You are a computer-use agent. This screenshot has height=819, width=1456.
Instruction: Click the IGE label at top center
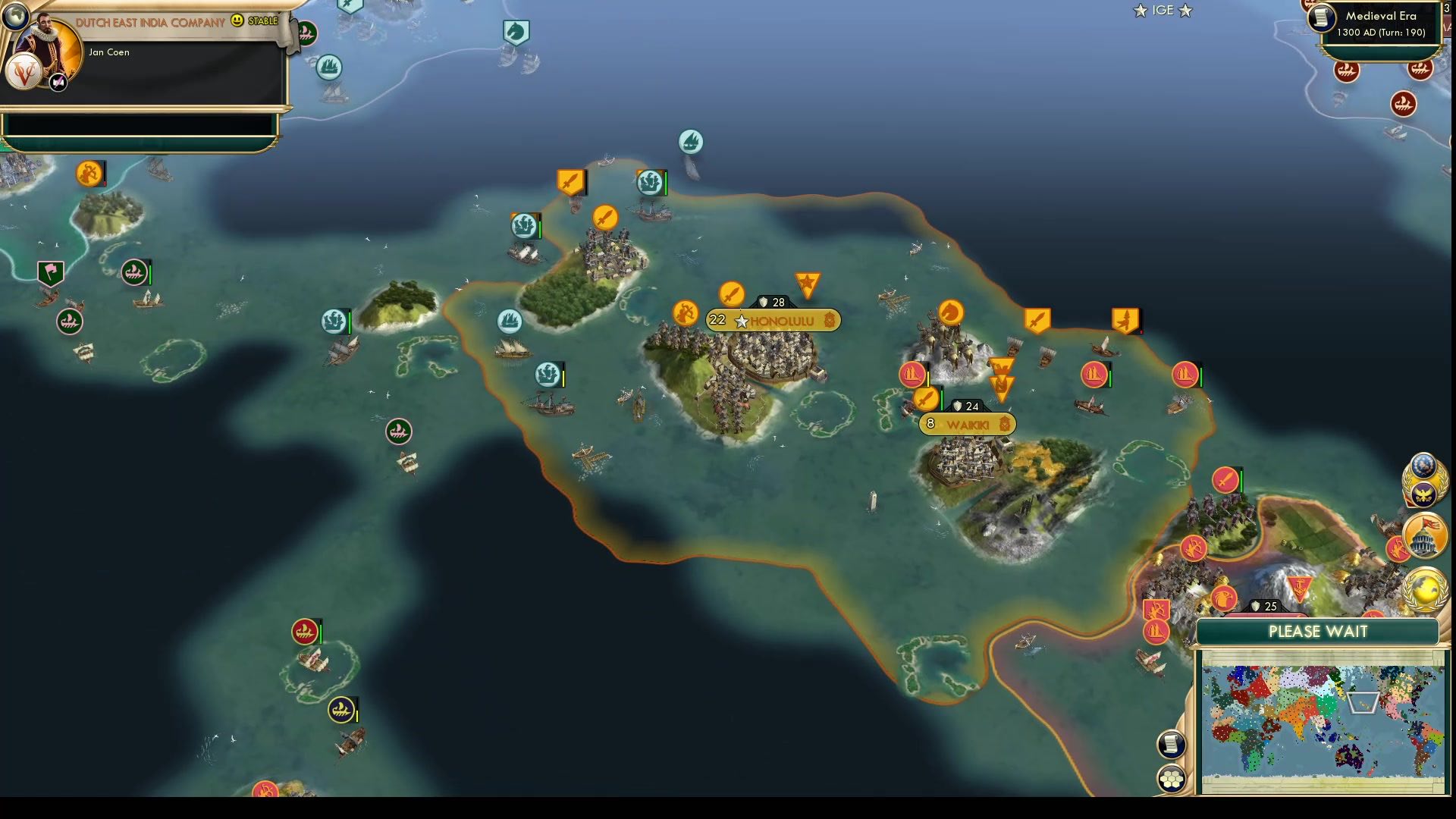pyautogui.click(x=1163, y=11)
